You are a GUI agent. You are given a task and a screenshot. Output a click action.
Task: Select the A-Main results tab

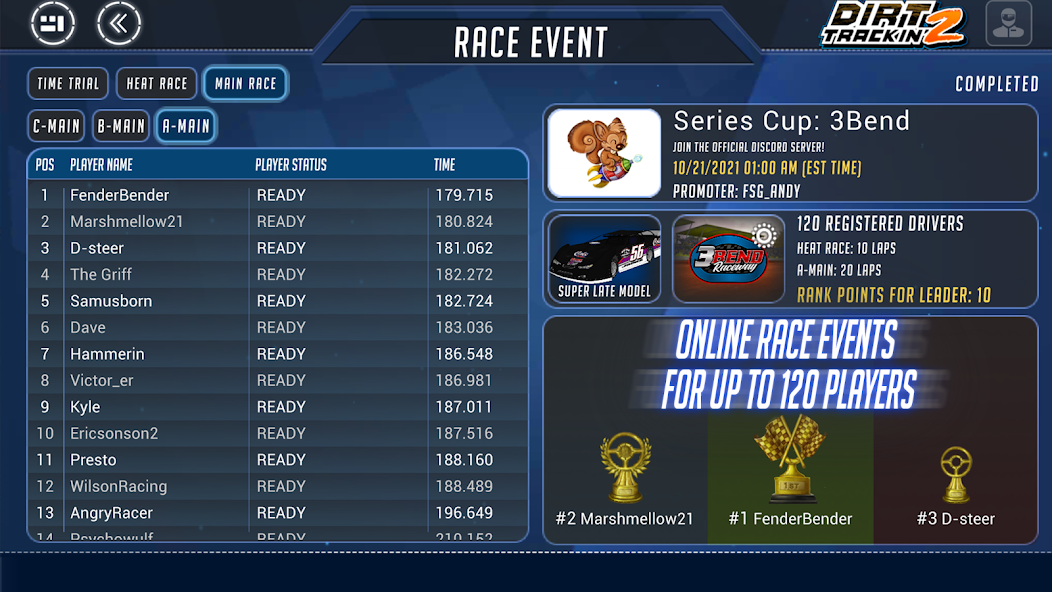[x=186, y=126]
